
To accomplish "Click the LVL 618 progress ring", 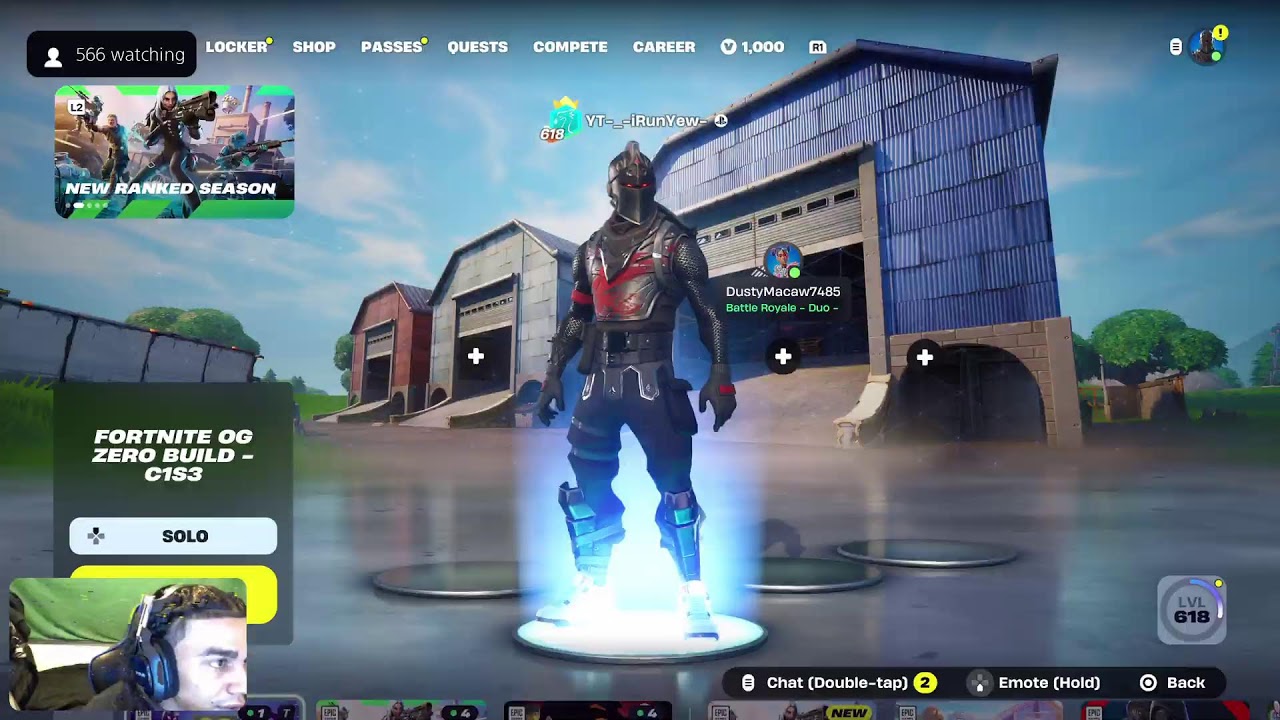I will (1190, 610).
